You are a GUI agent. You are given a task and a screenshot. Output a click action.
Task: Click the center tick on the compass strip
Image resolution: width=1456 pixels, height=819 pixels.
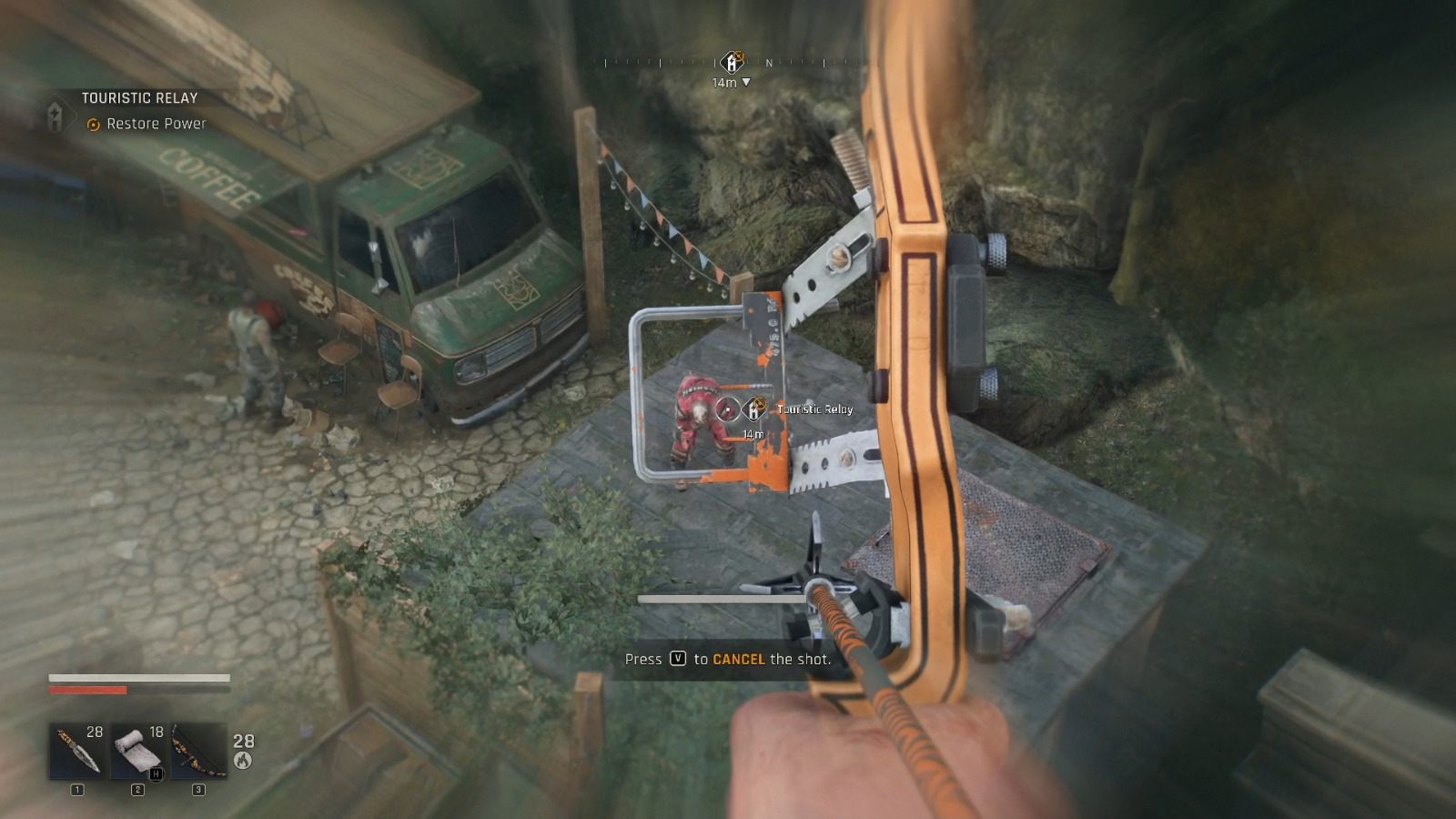[714, 62]
